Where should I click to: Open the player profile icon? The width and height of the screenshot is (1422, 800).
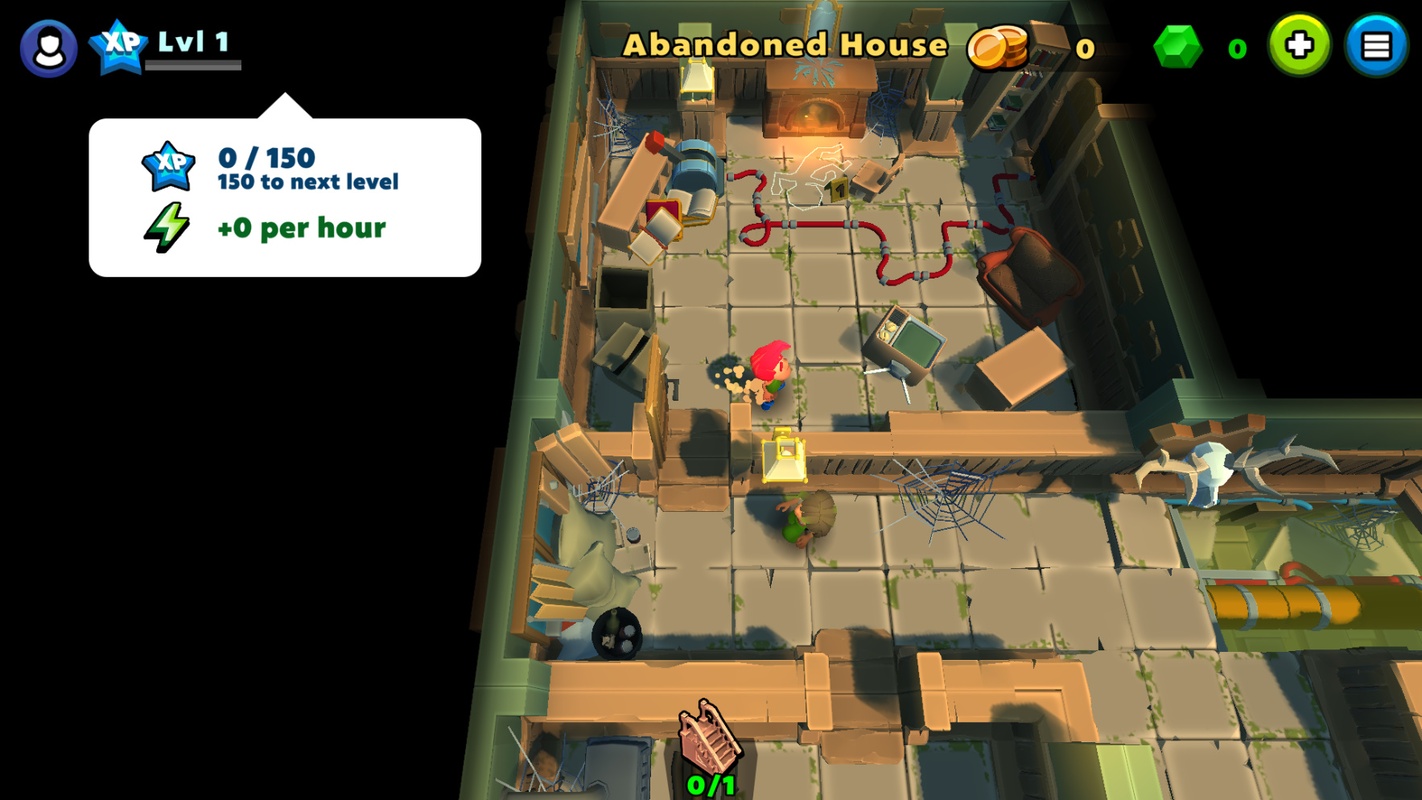(49, 47)
